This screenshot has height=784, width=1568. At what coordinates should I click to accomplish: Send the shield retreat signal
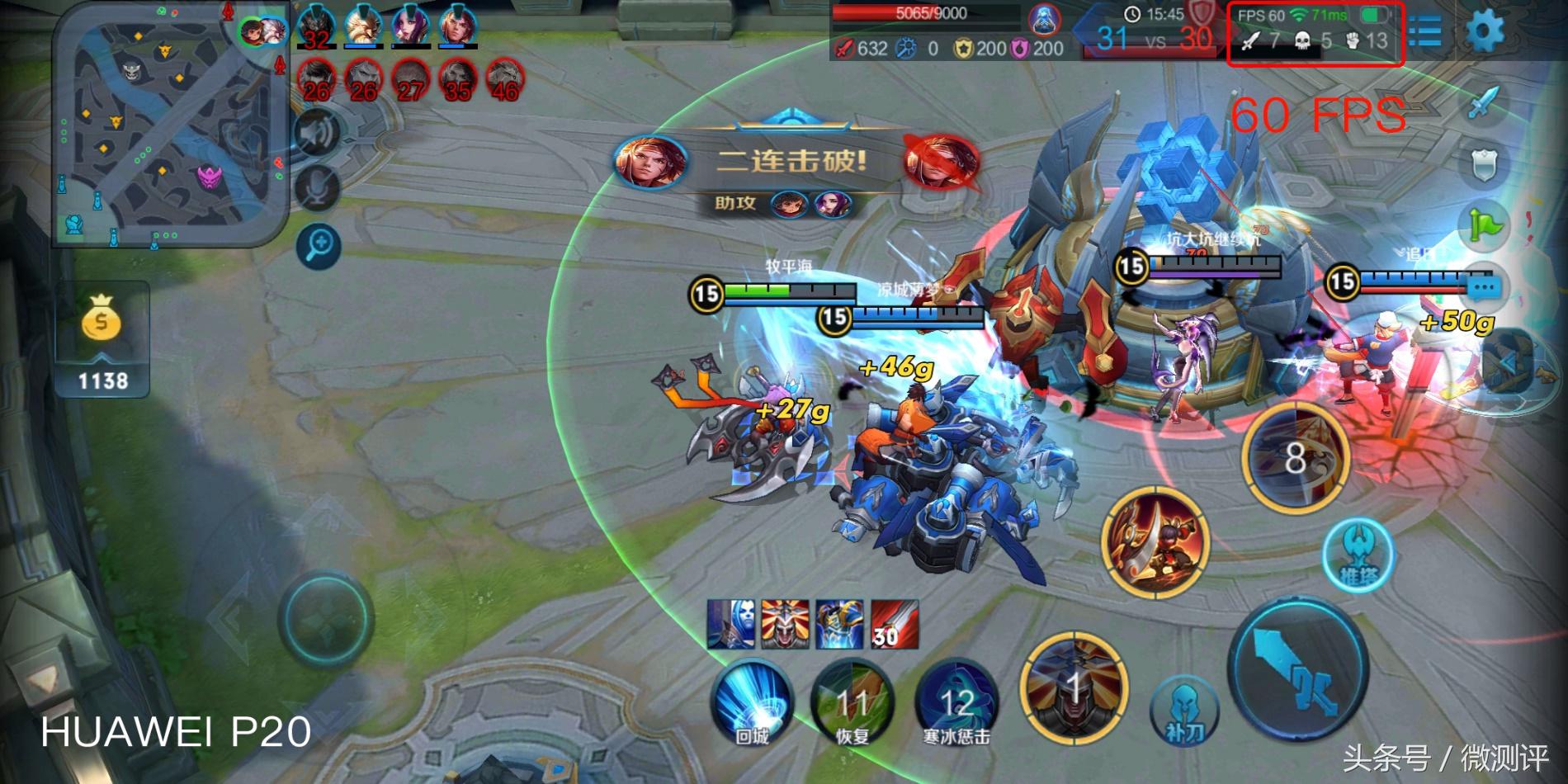coord(1485,164)
